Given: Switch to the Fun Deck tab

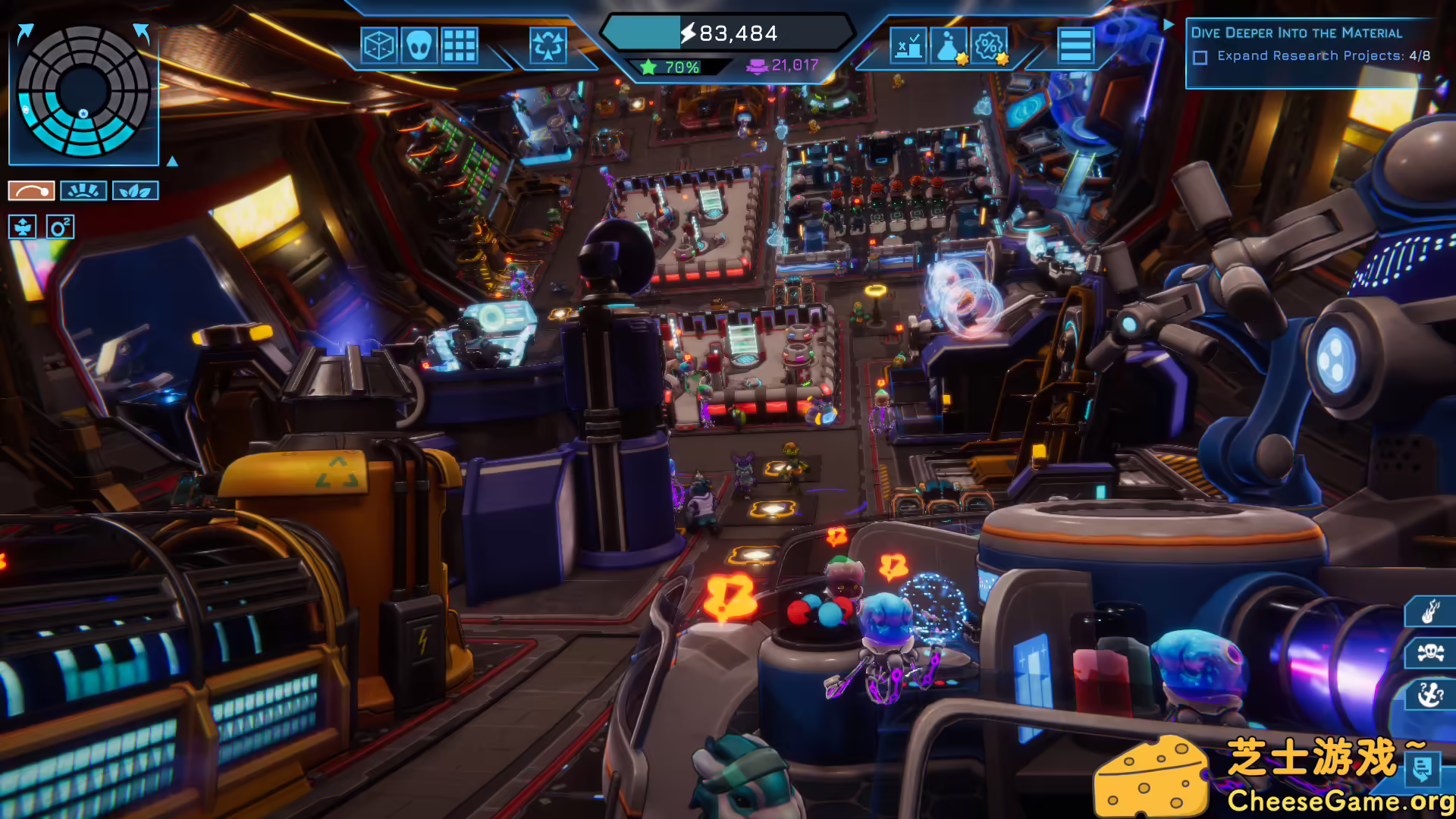Looking at the screenshot, I should click(83, 190).
